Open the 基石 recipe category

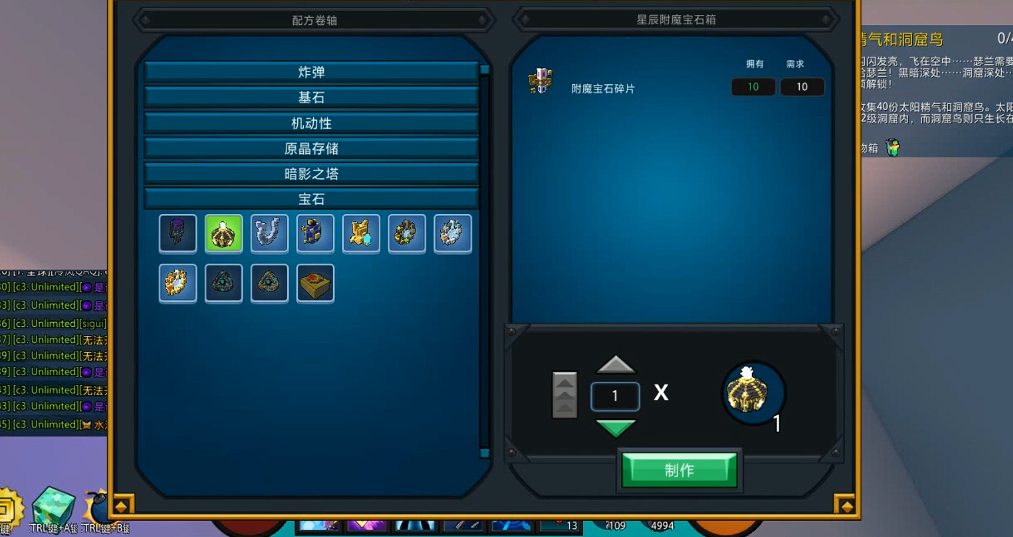pos(311,98)
